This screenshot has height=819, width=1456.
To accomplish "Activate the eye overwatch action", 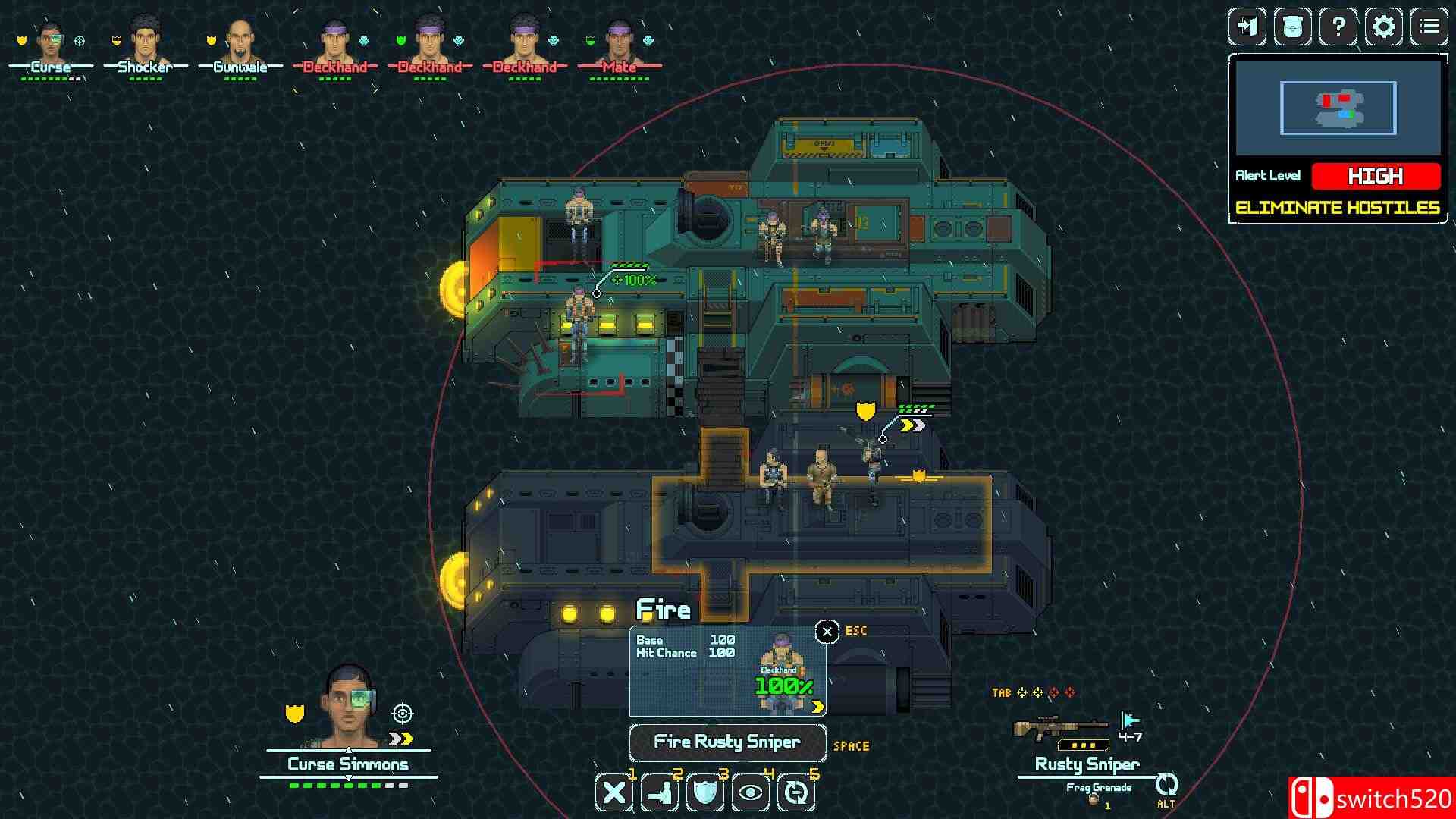I will [x=751, y=793].
